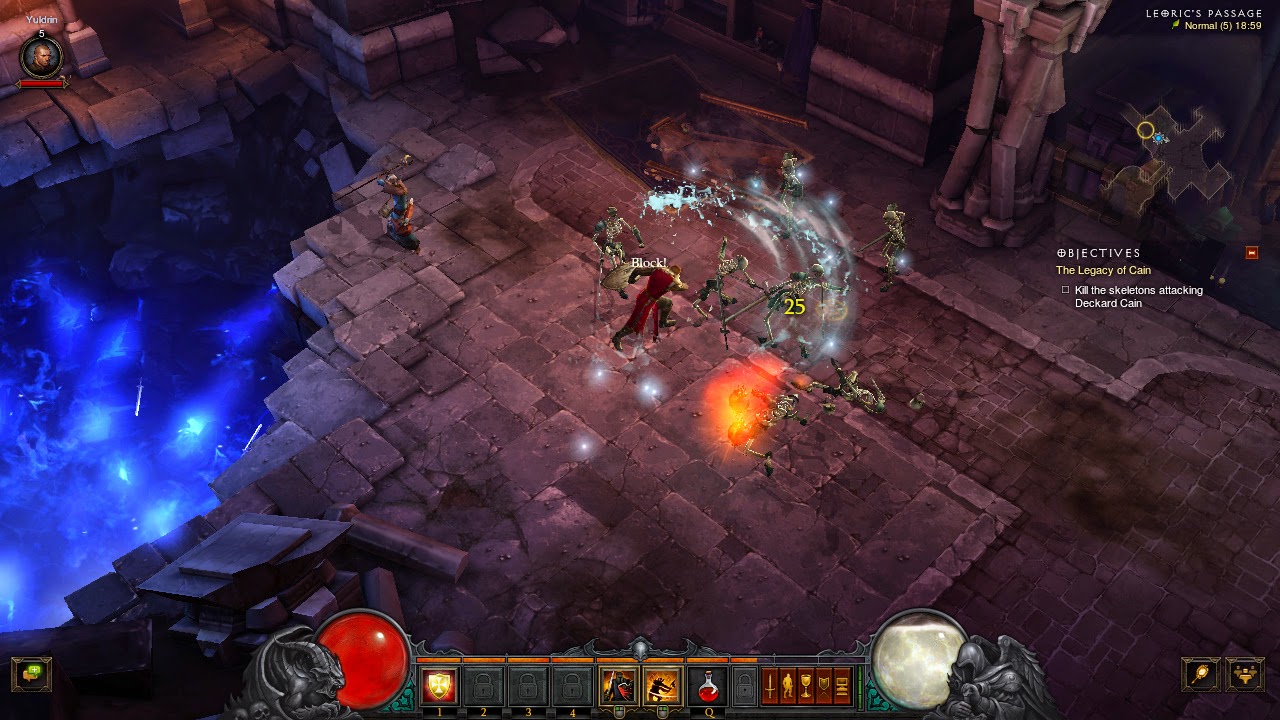
Task: Open the inventory via the character figure icon
Action: point(789,686)
